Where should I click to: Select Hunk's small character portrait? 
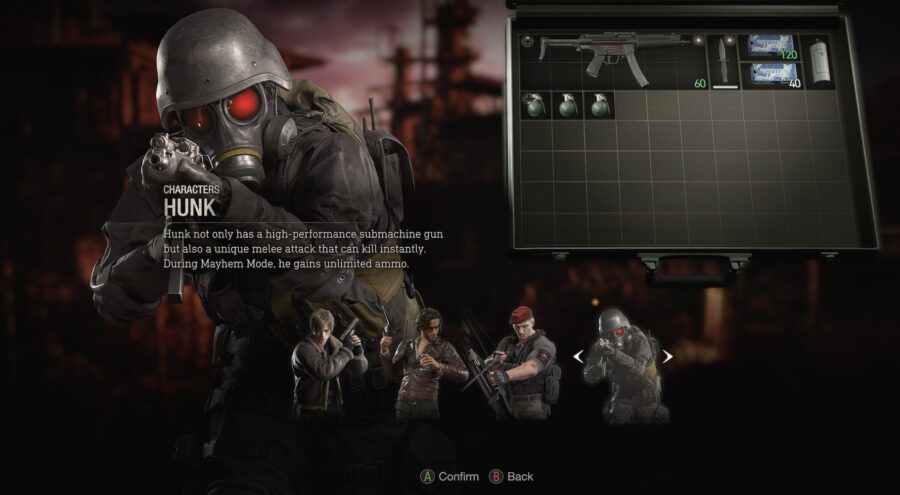[x=621, y=362]
